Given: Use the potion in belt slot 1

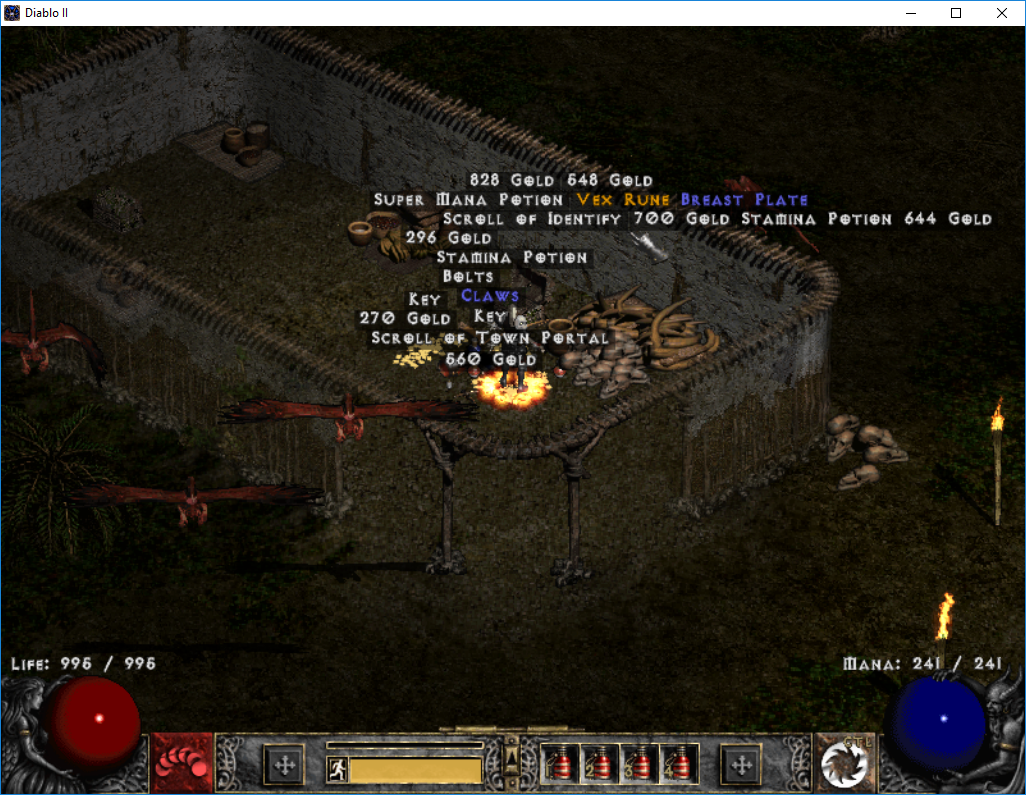Looking at the screenshot, I should (558, 765).
